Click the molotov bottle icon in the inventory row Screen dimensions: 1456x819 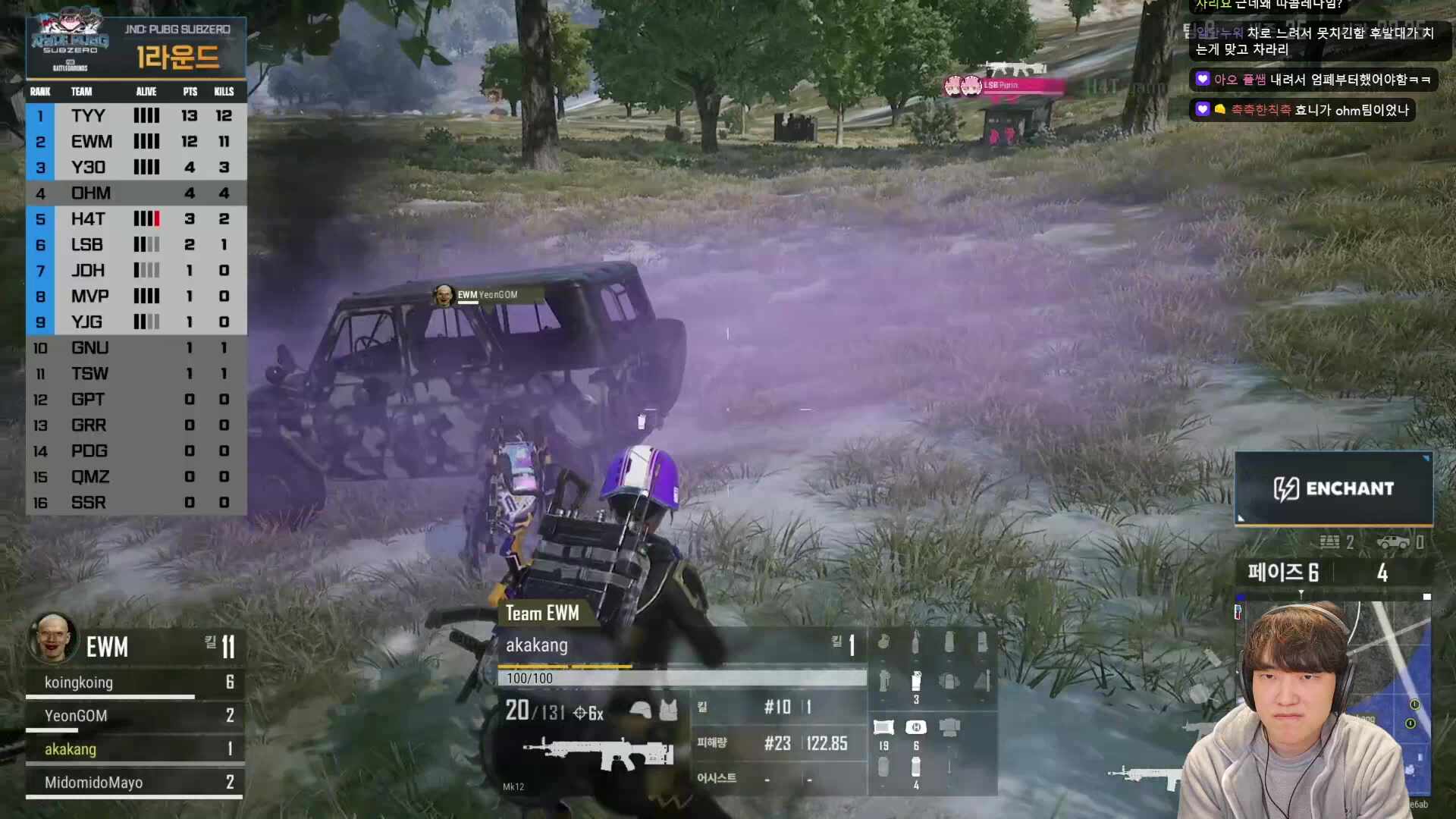point(917,642)
